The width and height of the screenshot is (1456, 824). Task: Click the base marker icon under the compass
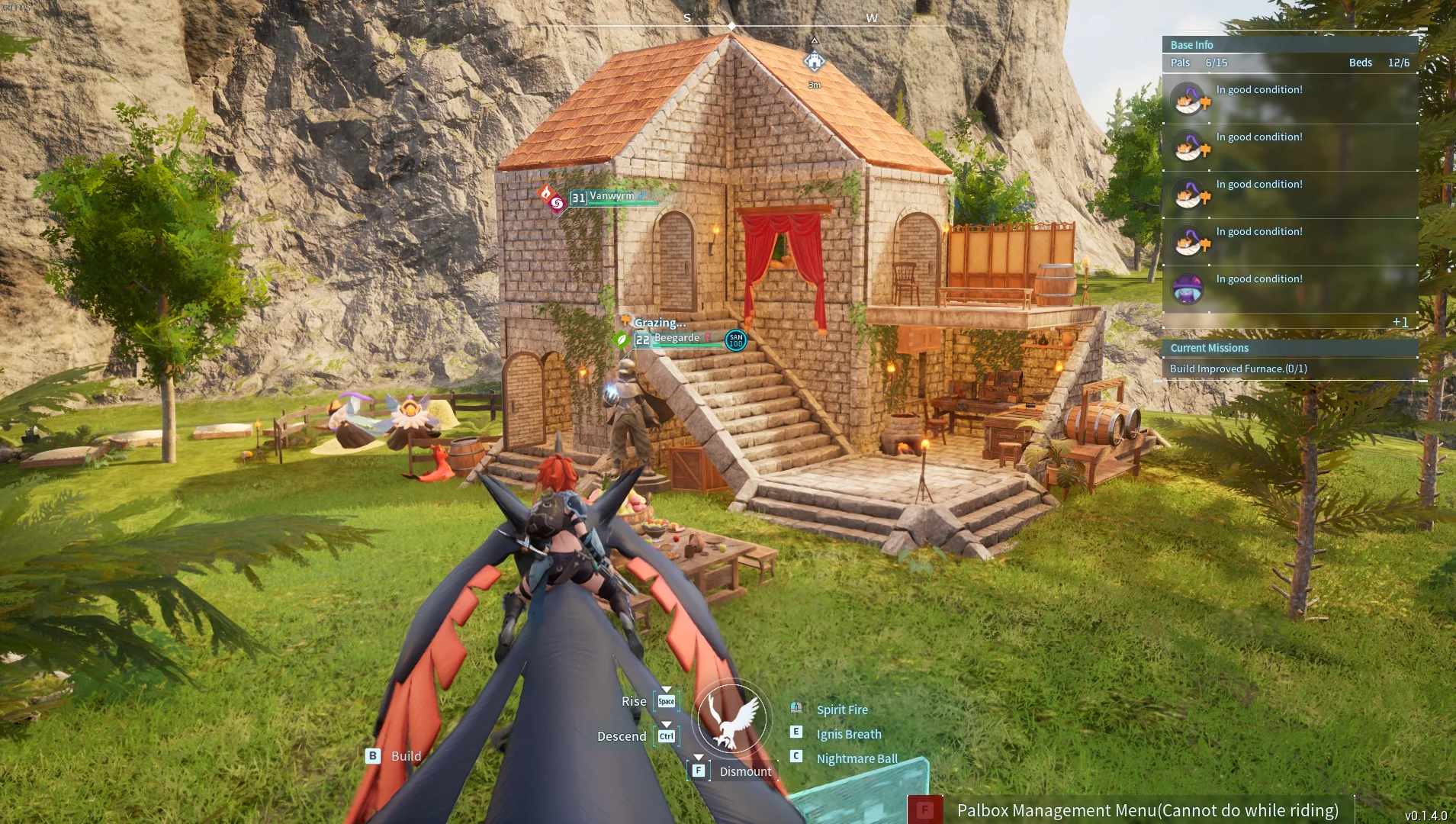click(x=815, y=62)
